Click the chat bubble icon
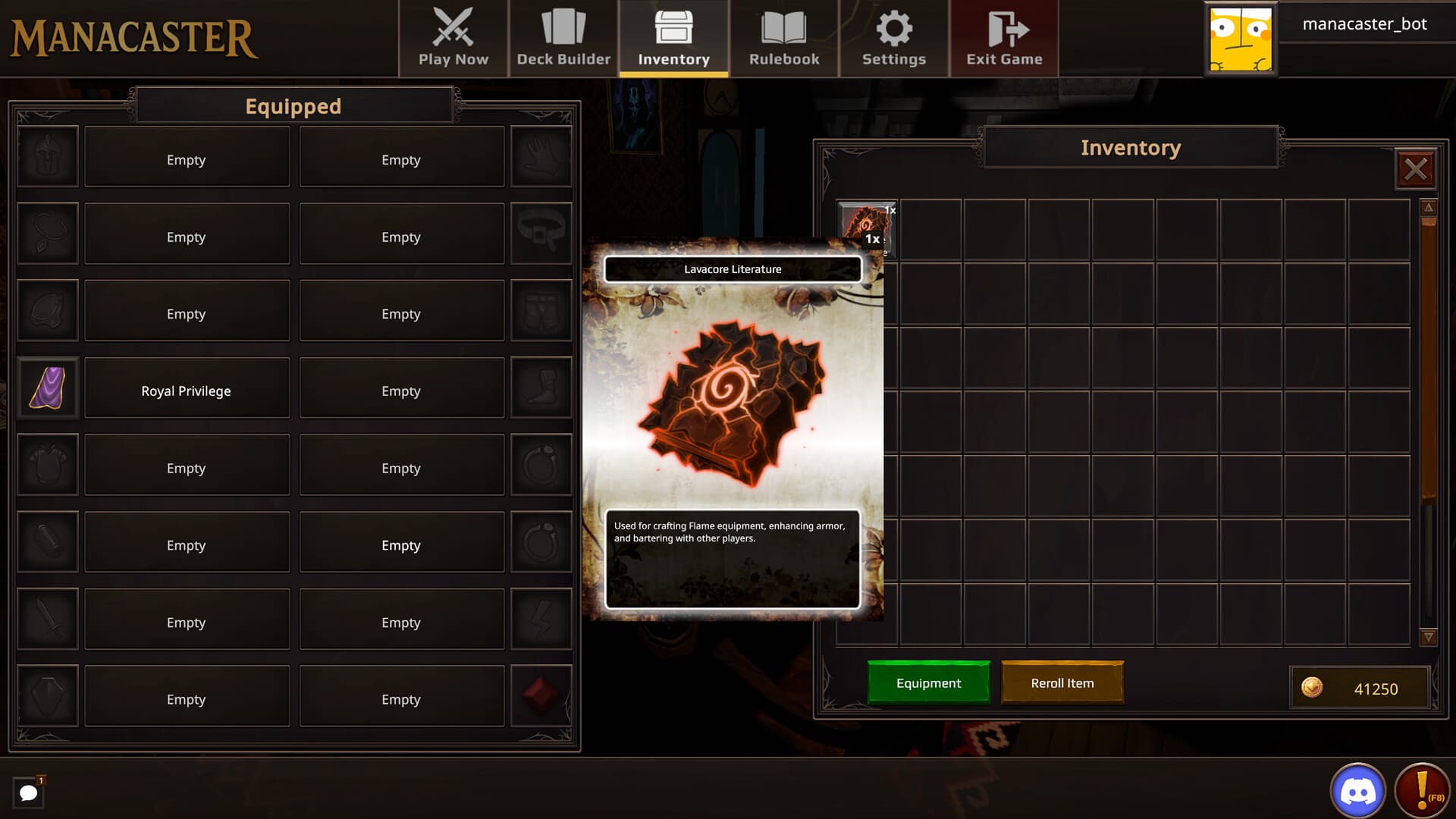Viewport: 1456px width, 819px height. tap(30, 792)
